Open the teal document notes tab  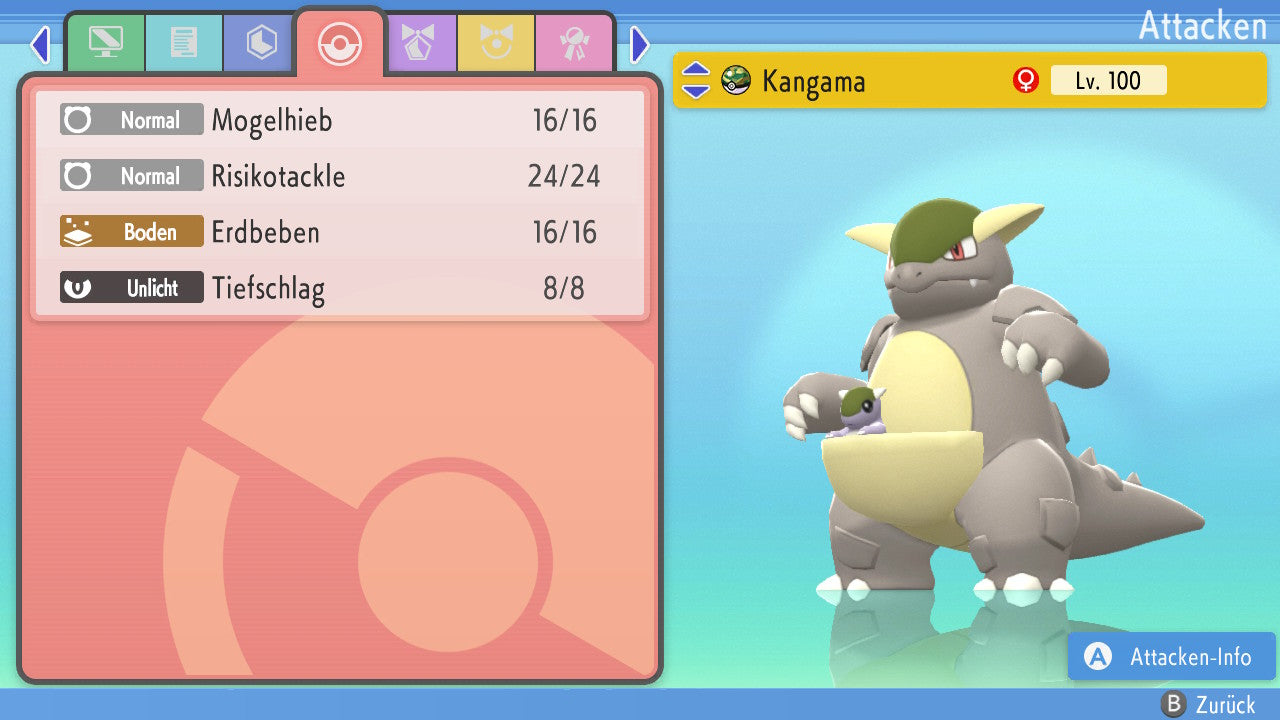(x=184, y=43)
